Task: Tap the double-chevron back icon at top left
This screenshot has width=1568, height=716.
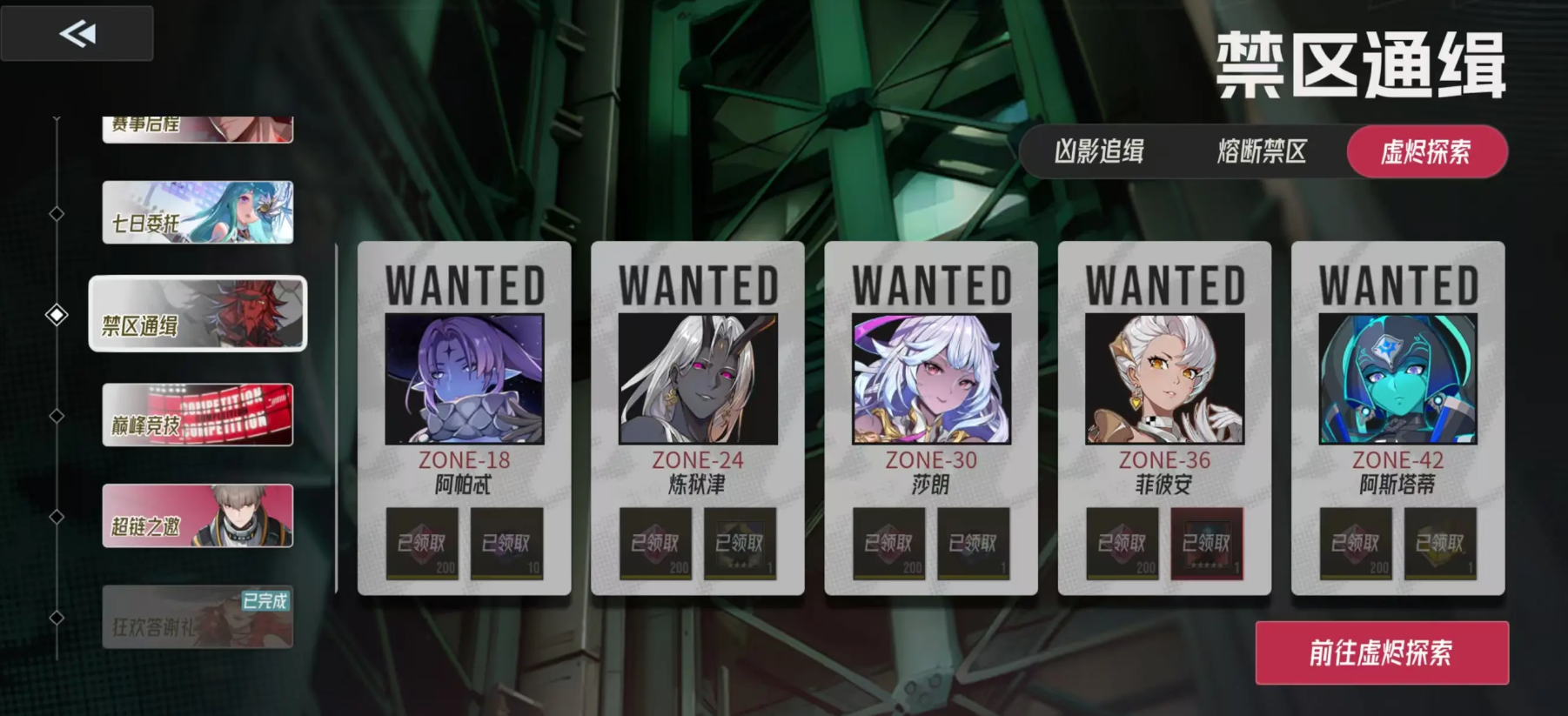Action: [x=77, y=33]
